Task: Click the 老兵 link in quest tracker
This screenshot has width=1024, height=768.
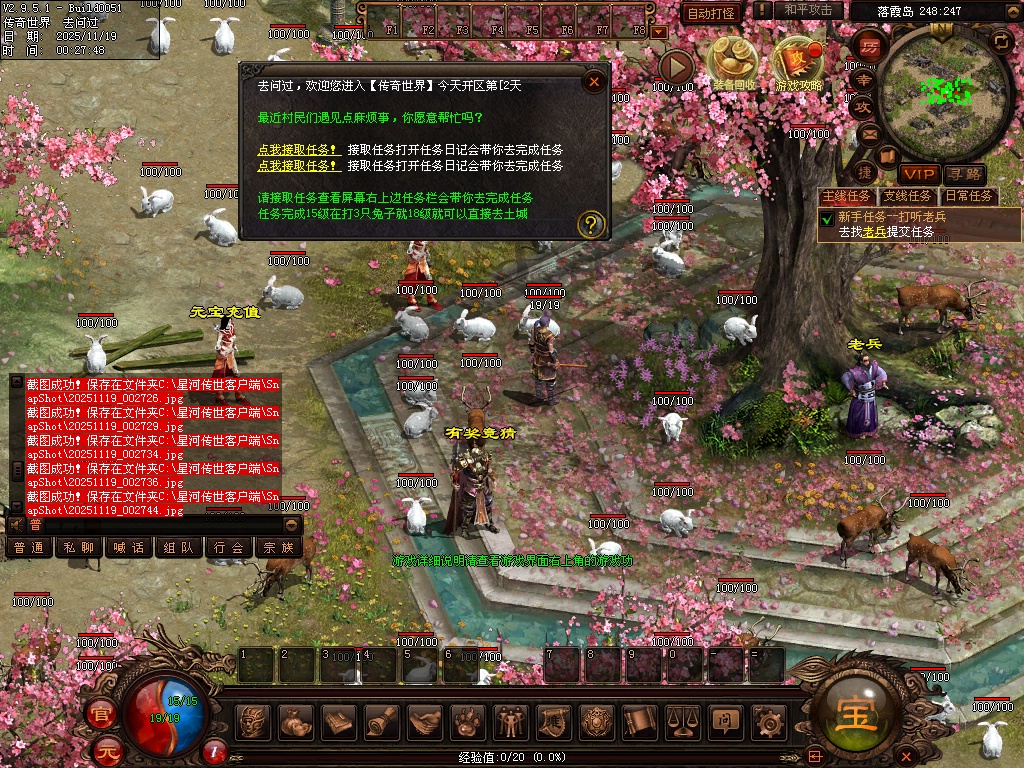Action: click(x=875, y=231)
